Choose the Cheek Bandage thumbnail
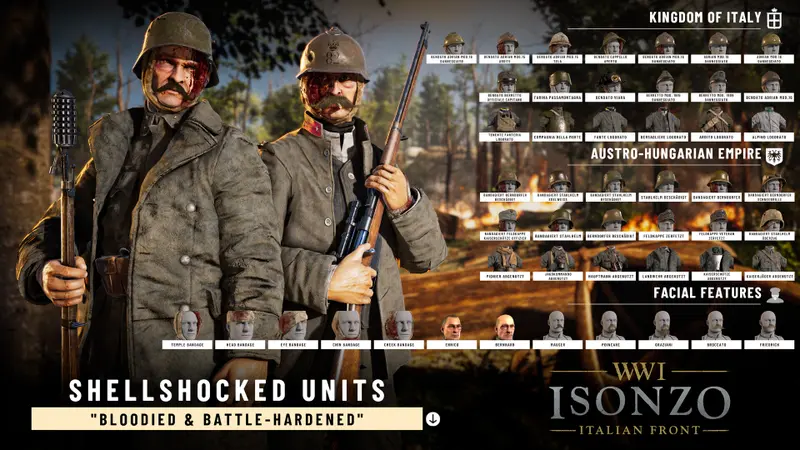The width and height of the screenshot is (800, 450). (x=400, y=325)
